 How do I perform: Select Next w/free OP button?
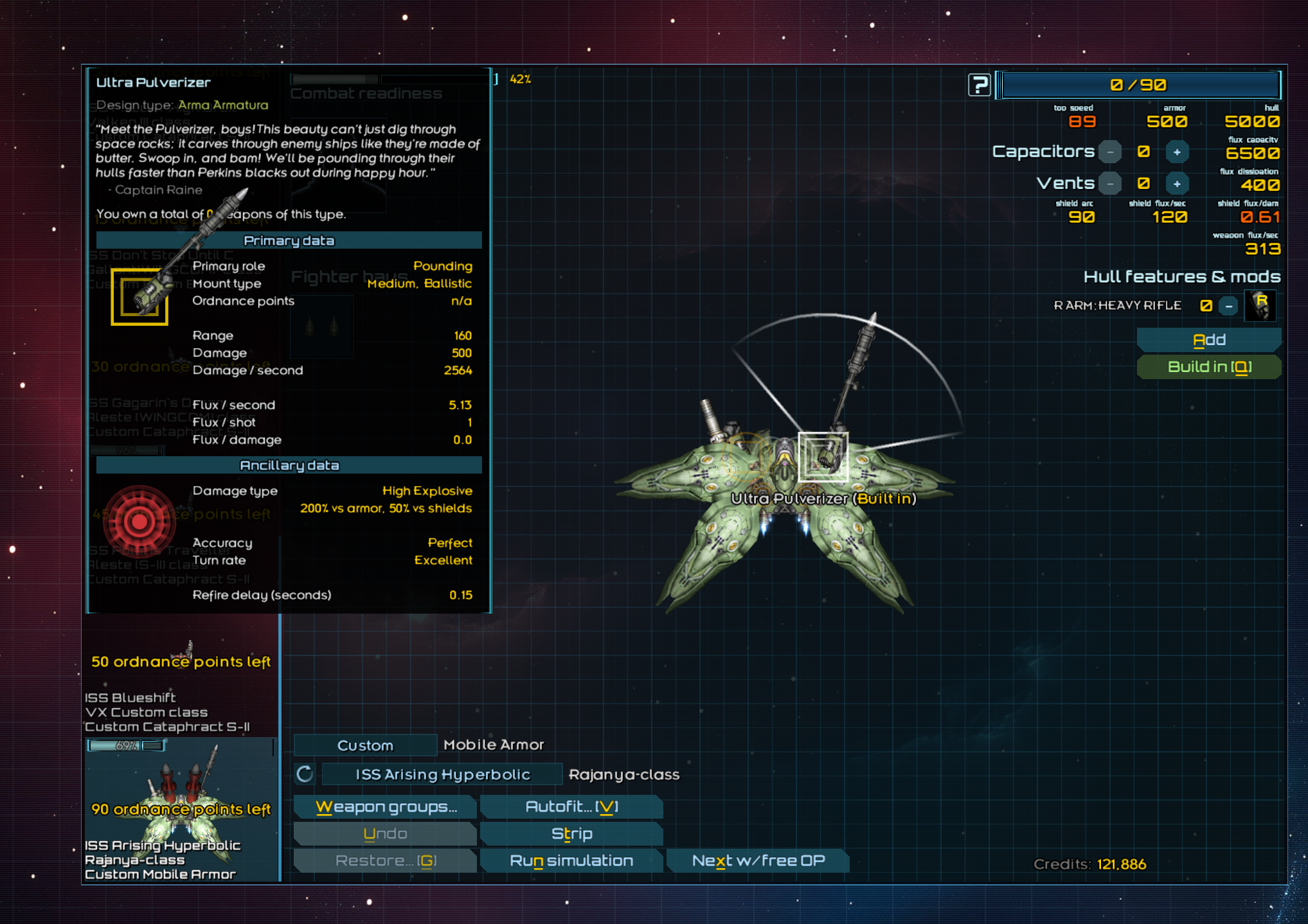[x=758, y=861]
